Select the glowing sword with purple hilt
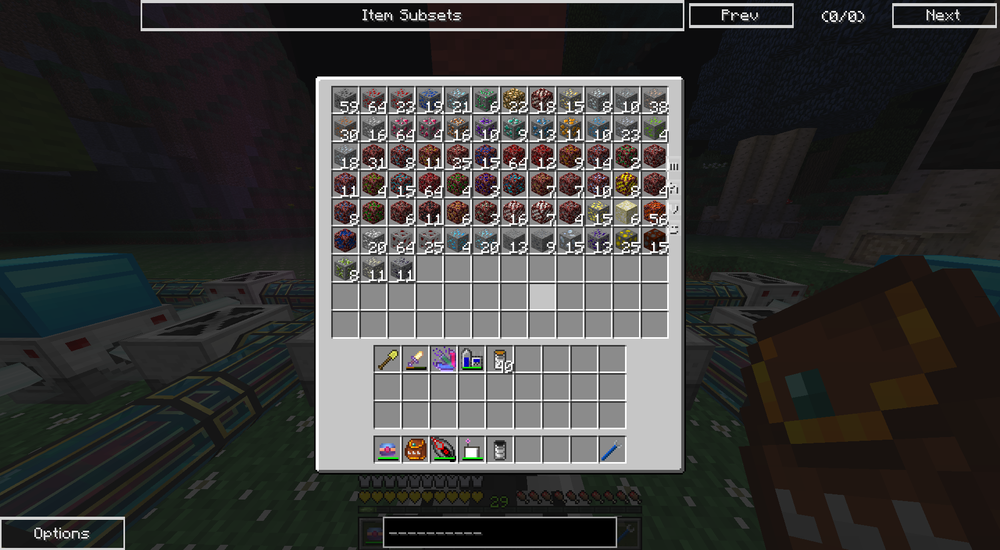This screenshot has width=1000, height=550. [x=416, y=359]
